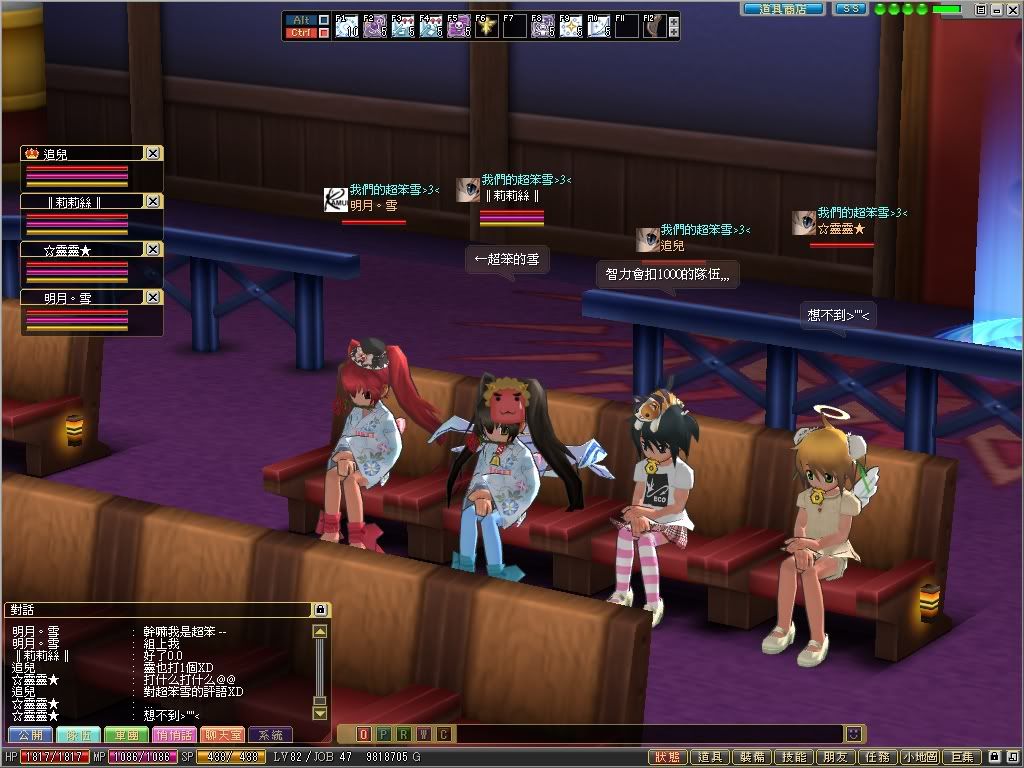Open the 任務 quest window
Image resolution: width=1024 pixels, height=768 pixels.
pyautogui.click(x=875, y=758)
